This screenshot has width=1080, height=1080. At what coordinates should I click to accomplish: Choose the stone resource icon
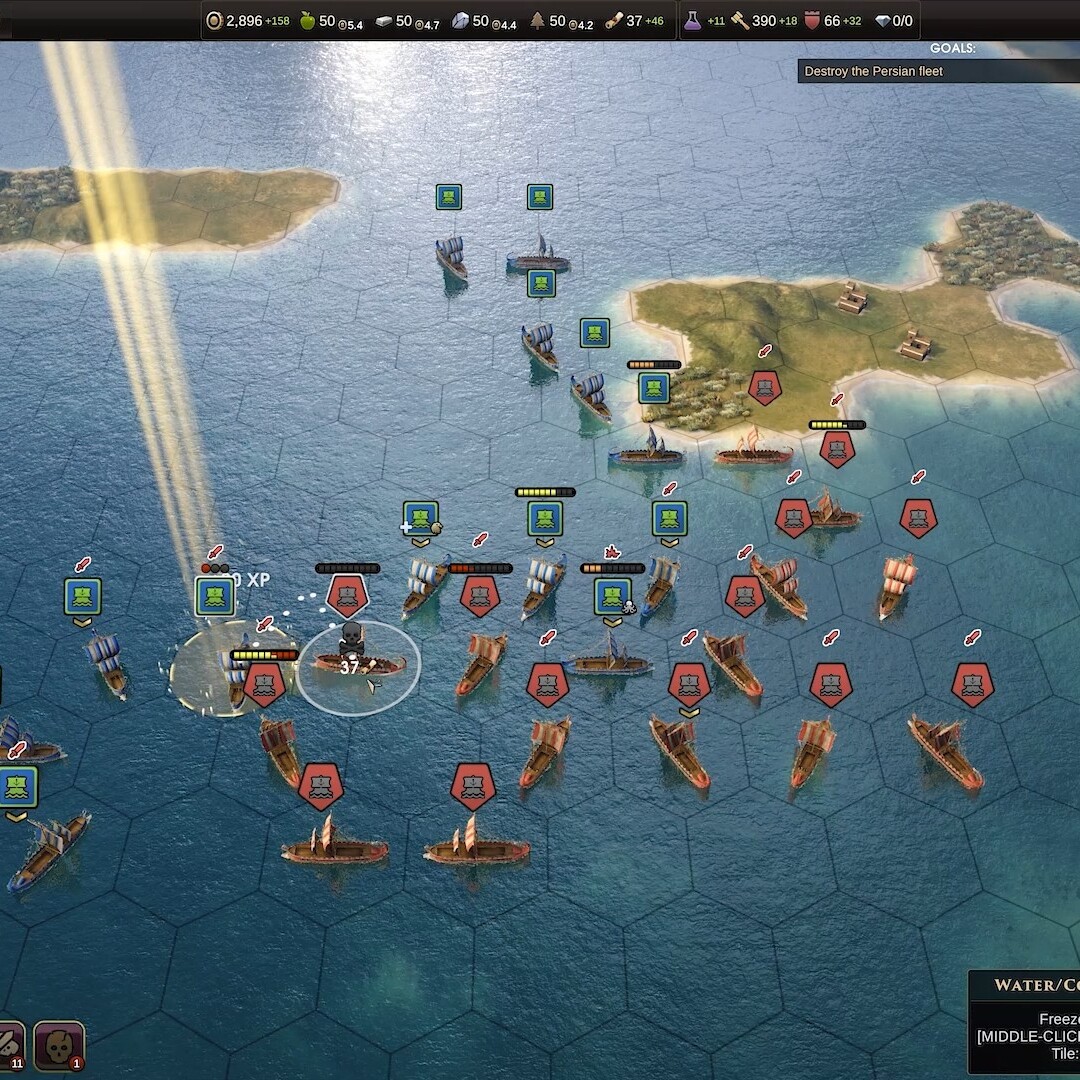click(x=460, y=20)
